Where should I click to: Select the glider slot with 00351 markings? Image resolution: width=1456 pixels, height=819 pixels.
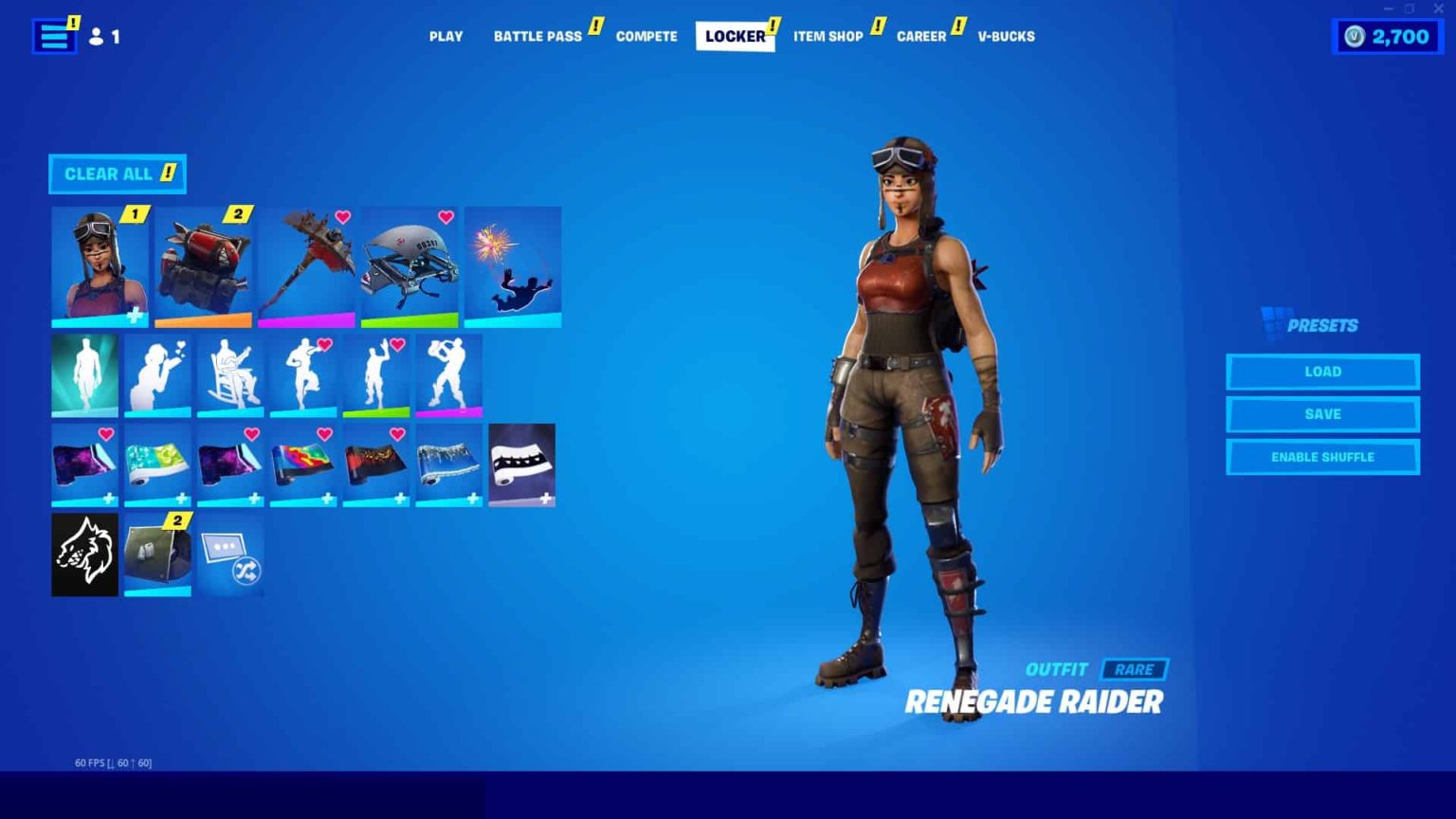[409, 265]
